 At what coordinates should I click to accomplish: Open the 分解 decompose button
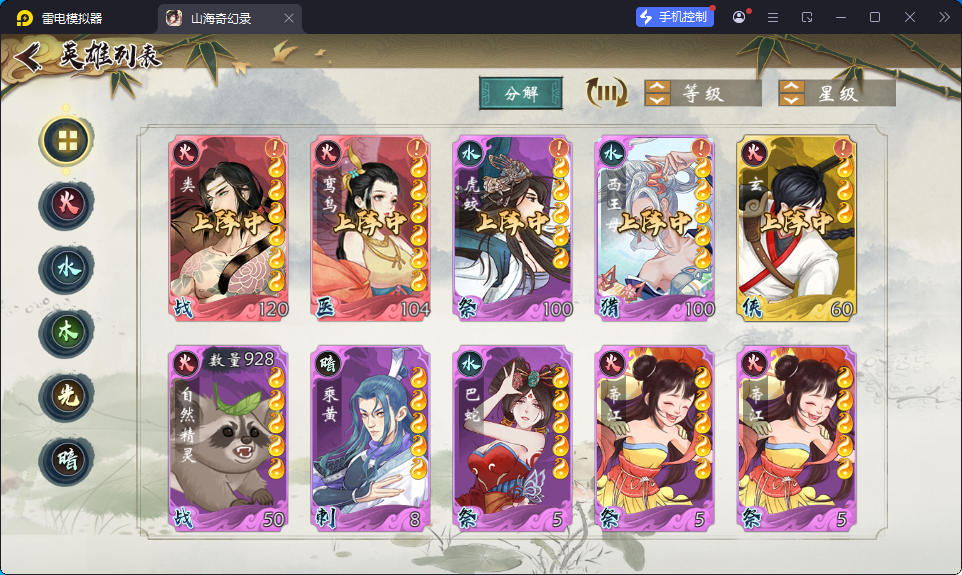[521, 93]
